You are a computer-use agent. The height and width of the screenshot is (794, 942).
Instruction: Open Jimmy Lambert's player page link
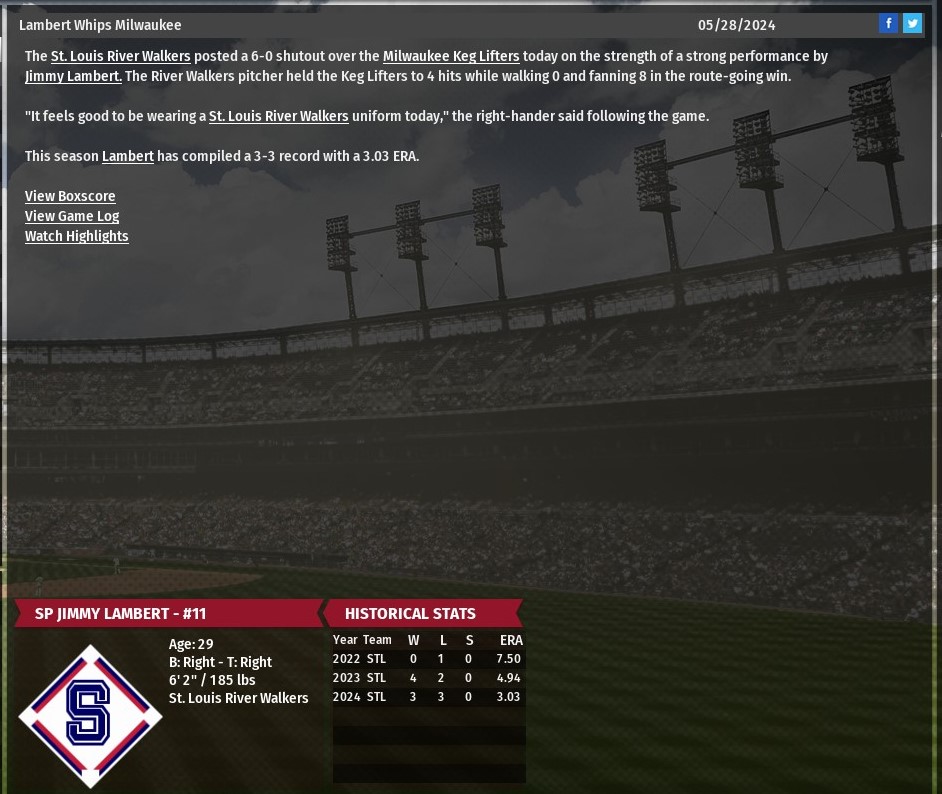click(x=73, y=77)
